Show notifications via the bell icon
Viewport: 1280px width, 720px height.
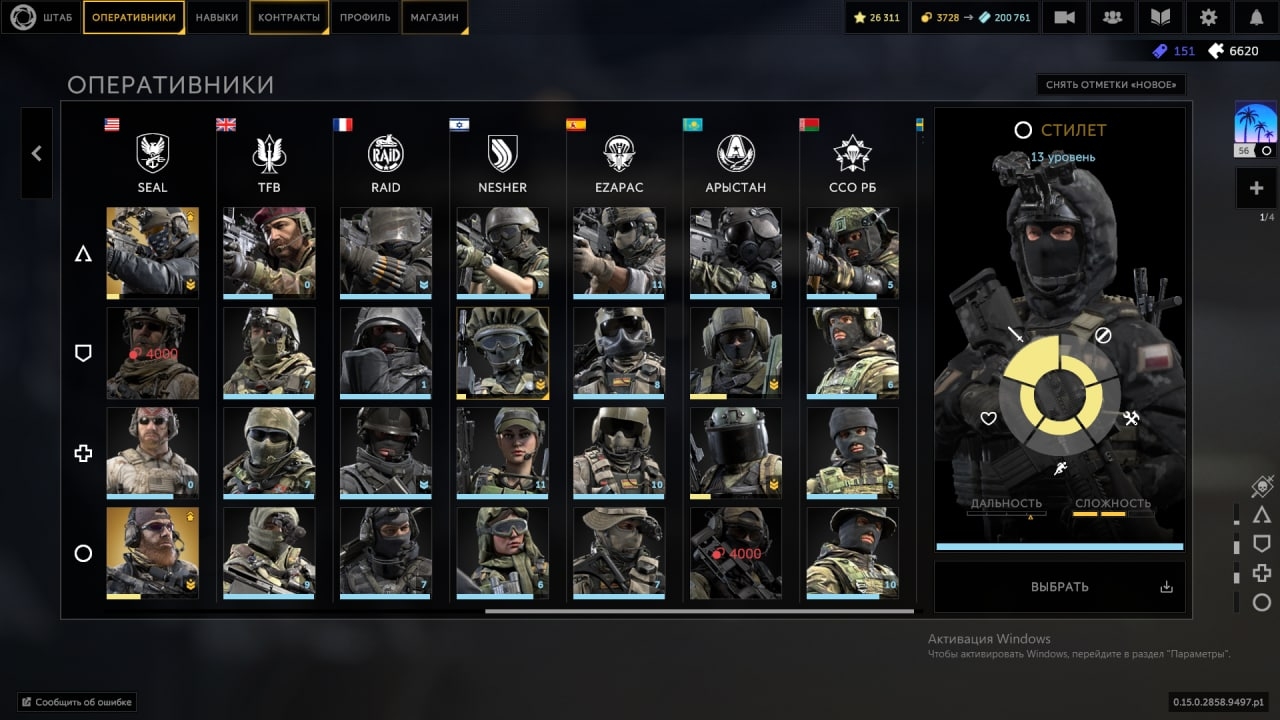coord(1256,18)
